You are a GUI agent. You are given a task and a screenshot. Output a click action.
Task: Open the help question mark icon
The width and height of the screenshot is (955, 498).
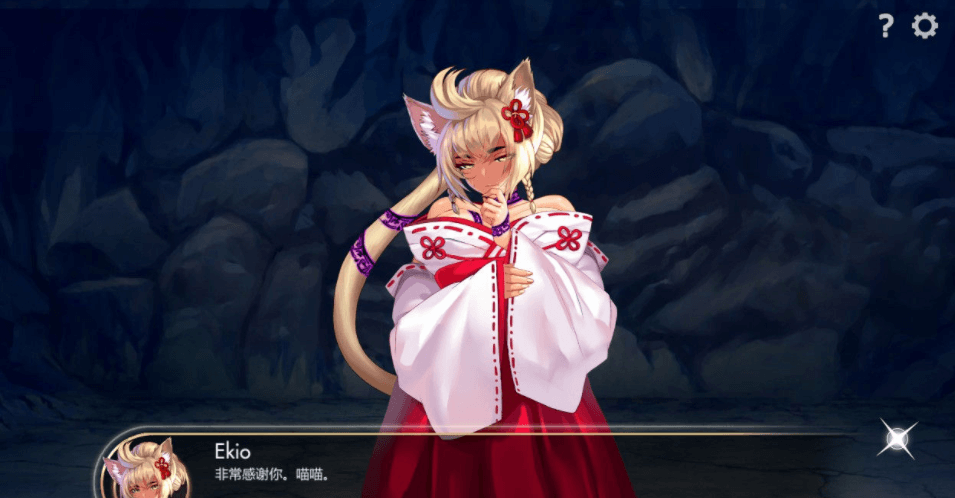pos(885,26)
